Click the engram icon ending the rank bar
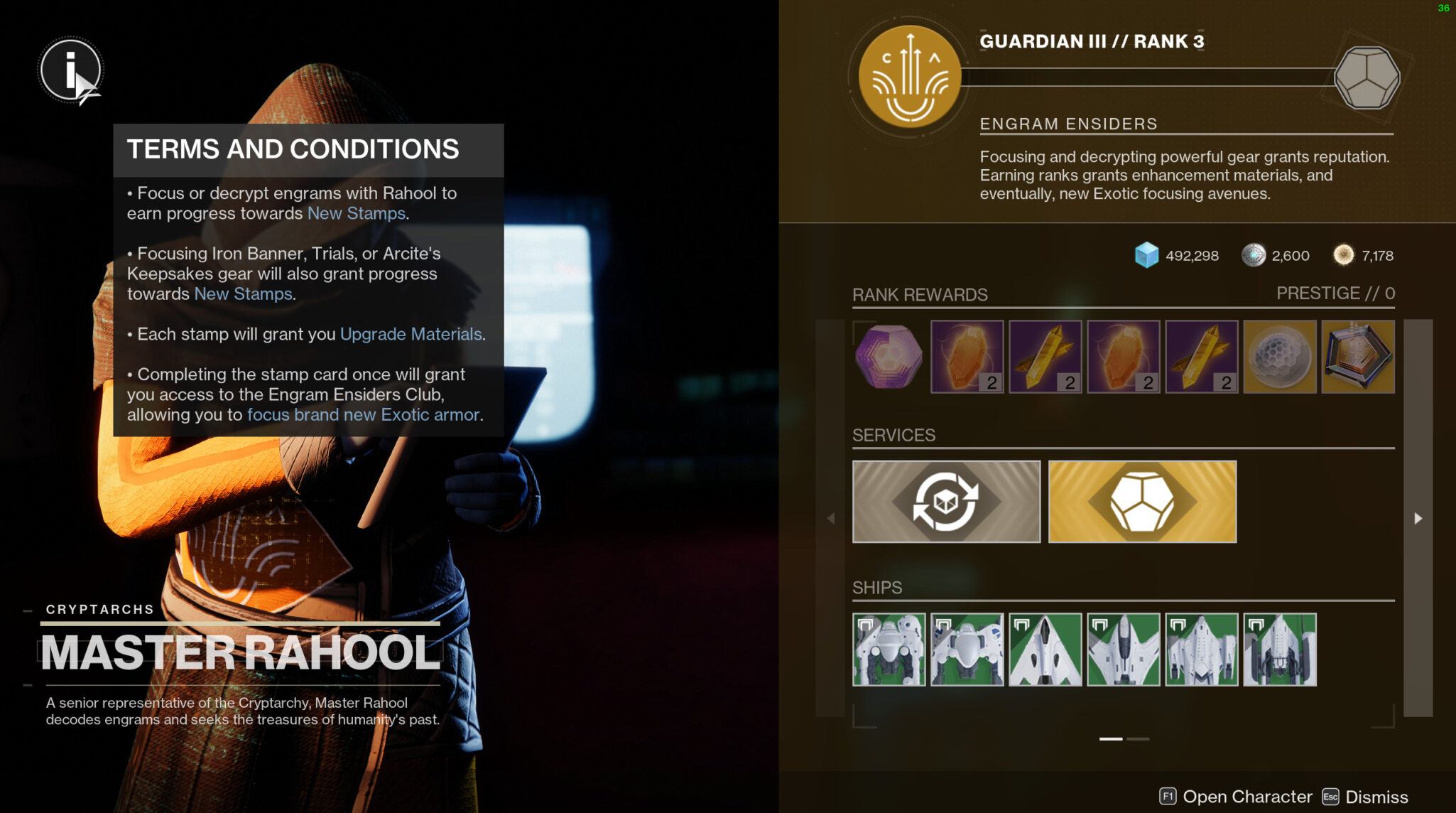 1367,77
